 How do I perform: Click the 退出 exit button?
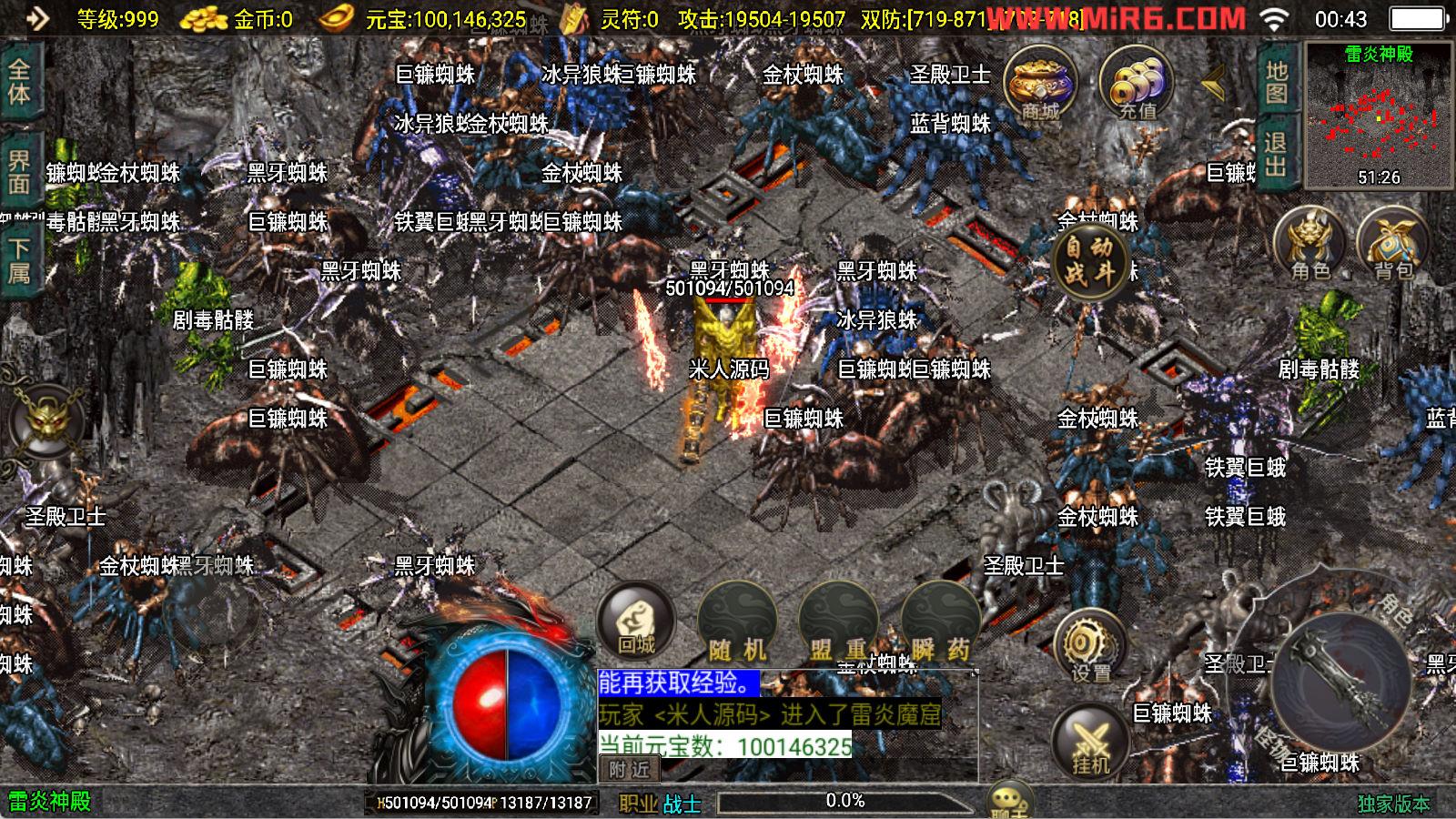pyautogui.click(x=1276, y=155)
